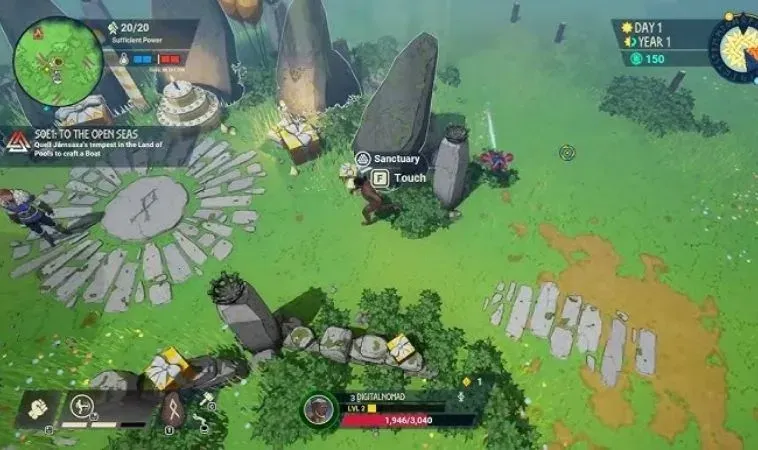This screenshot has width=758, height=450.
Task: Click the DigitalNomad player portrait
Action: point(318,409)
